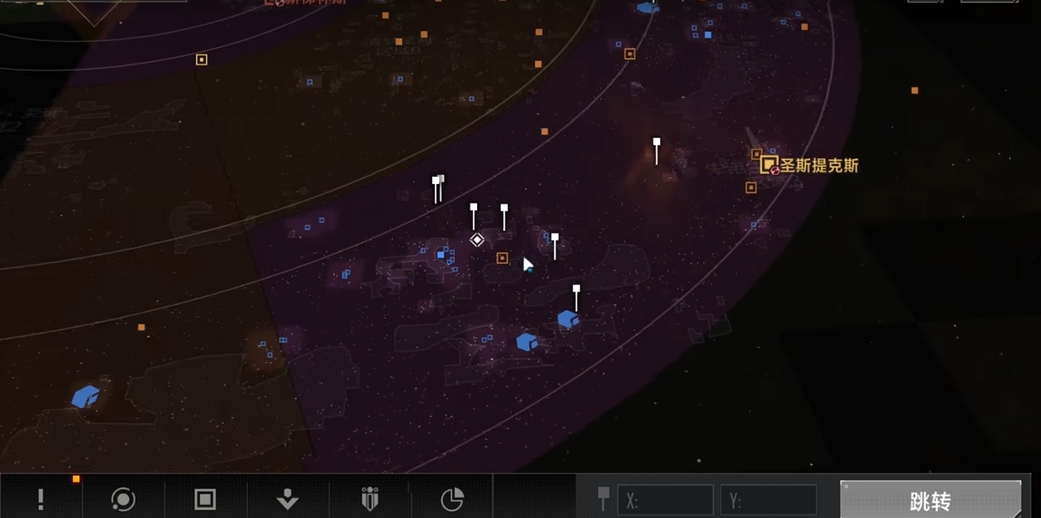Open the exclamation mark alerts icon
Image resolution: width=1041 pixels, height=518 pixels.
(x=41, y=499)
